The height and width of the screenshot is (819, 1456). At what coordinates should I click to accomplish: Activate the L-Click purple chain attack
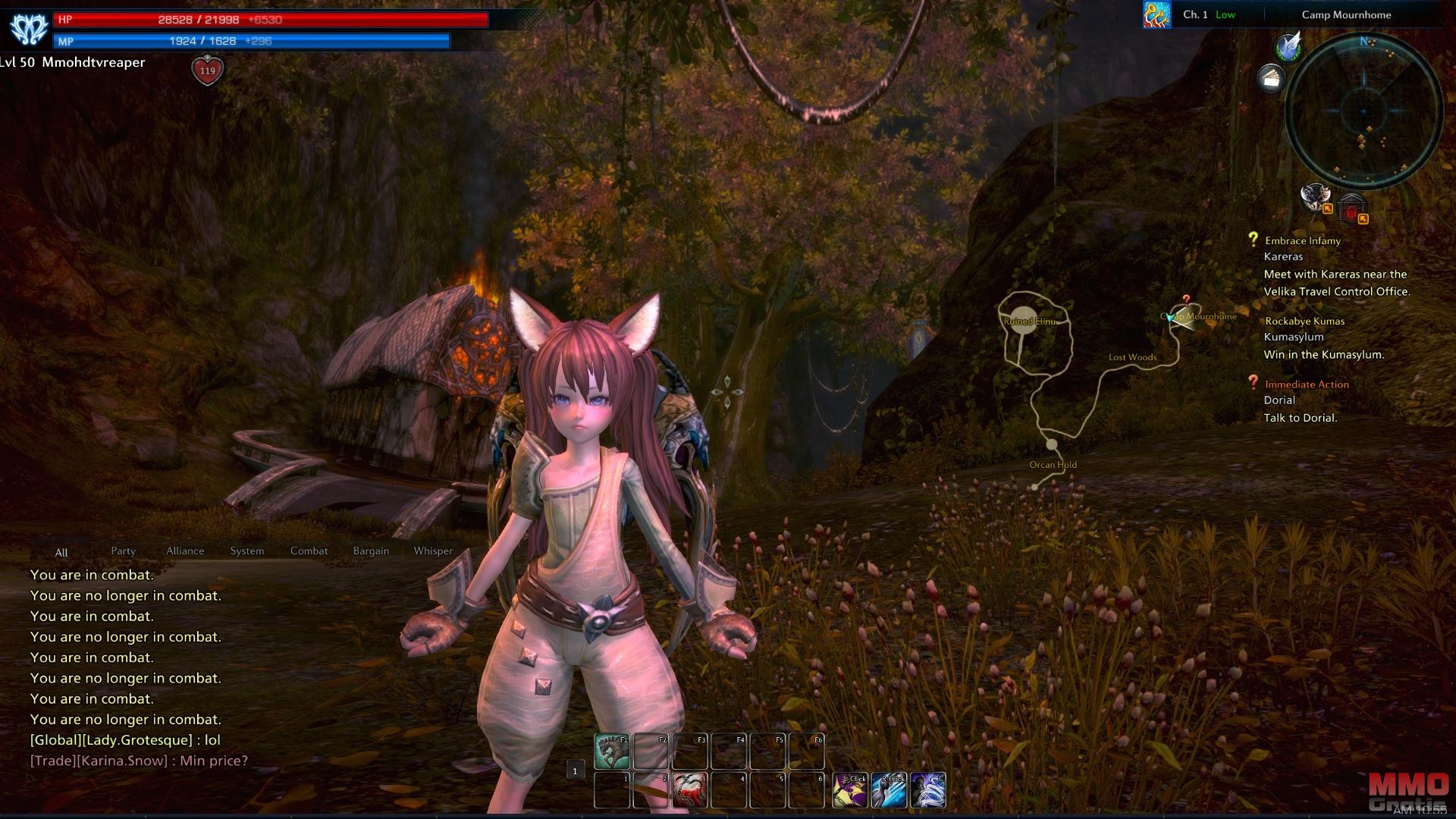coord(850,790)
